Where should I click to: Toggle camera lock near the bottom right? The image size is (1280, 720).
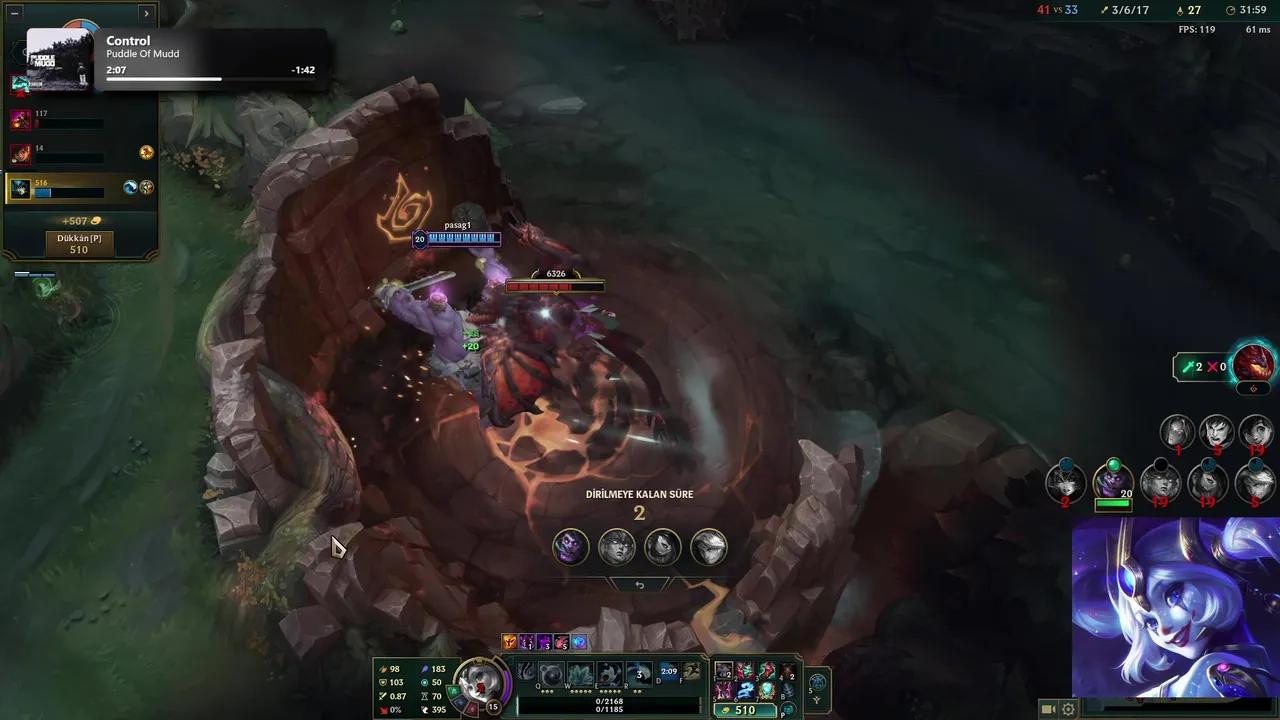(1048, 708)
